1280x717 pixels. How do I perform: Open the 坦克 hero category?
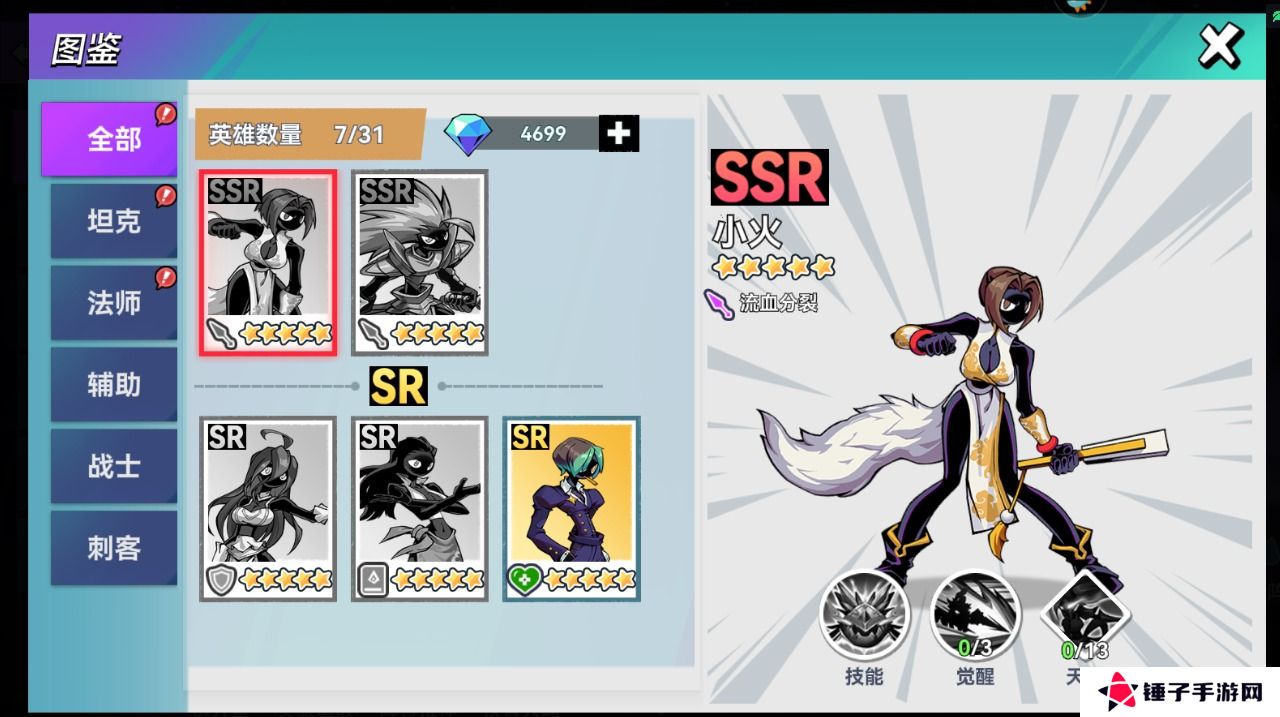113,221
